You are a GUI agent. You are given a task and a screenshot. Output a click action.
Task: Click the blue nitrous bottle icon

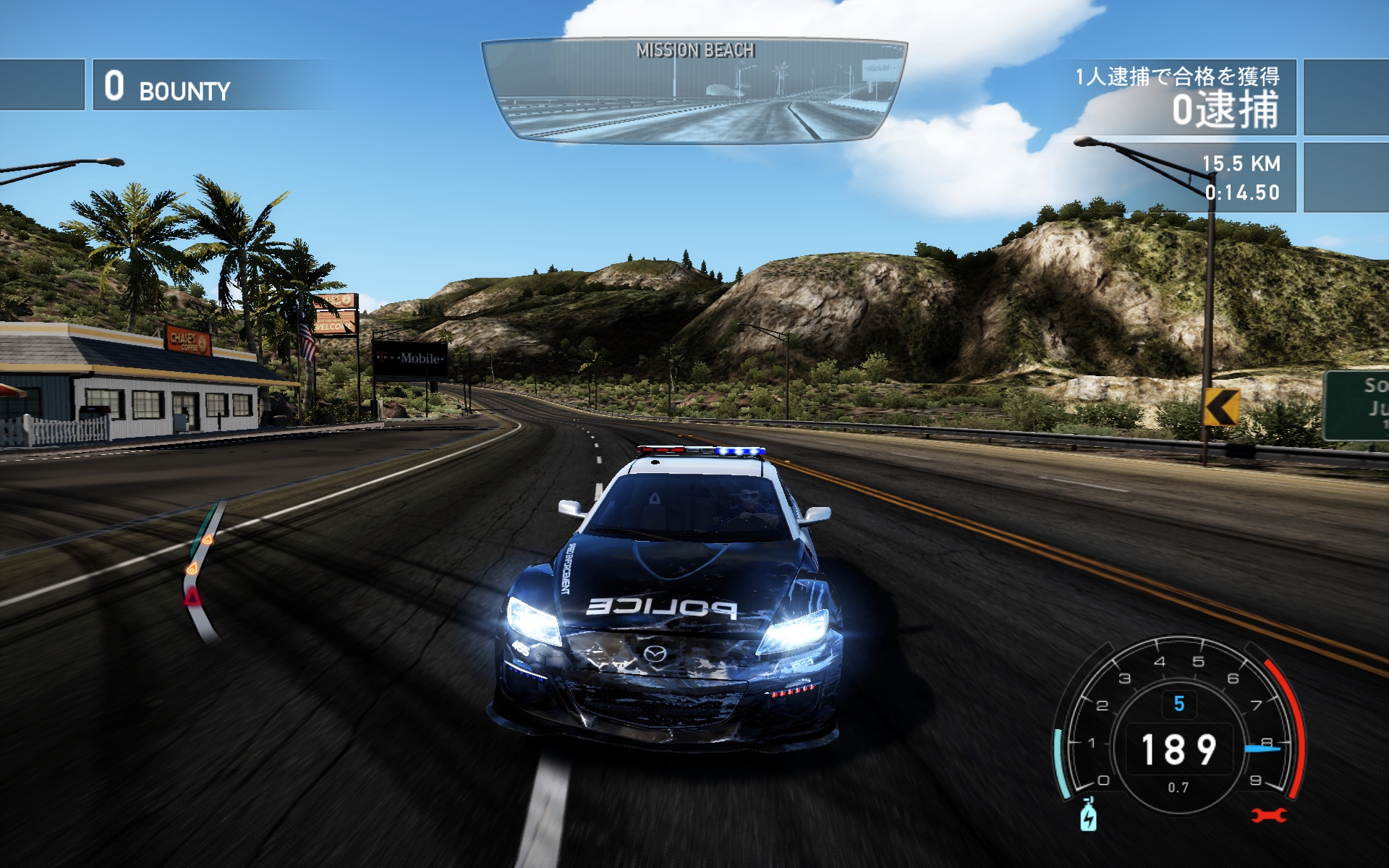(1088, 816)
